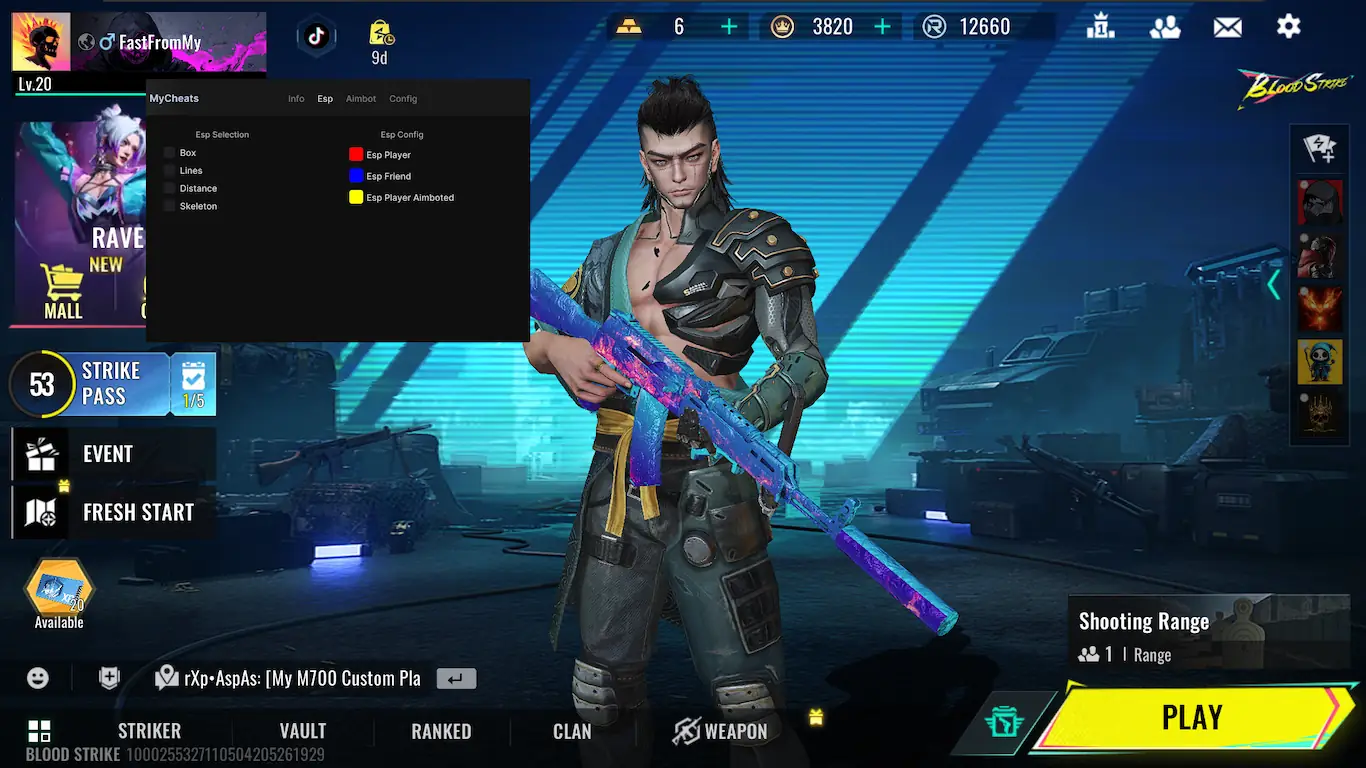Open the EVENT menu
This screenshot has height=768, width=1366.
[x=108, y=454]
